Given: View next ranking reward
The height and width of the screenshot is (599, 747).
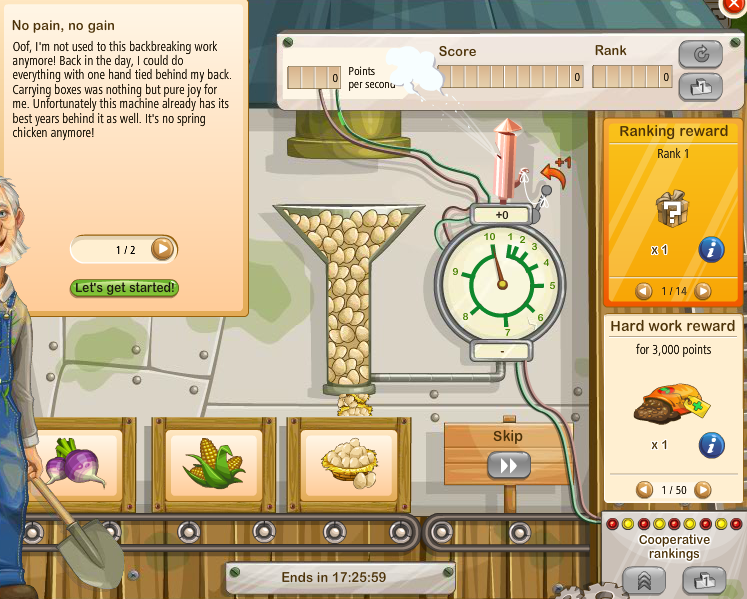Looking at the screenshot, I should [703, 291].
